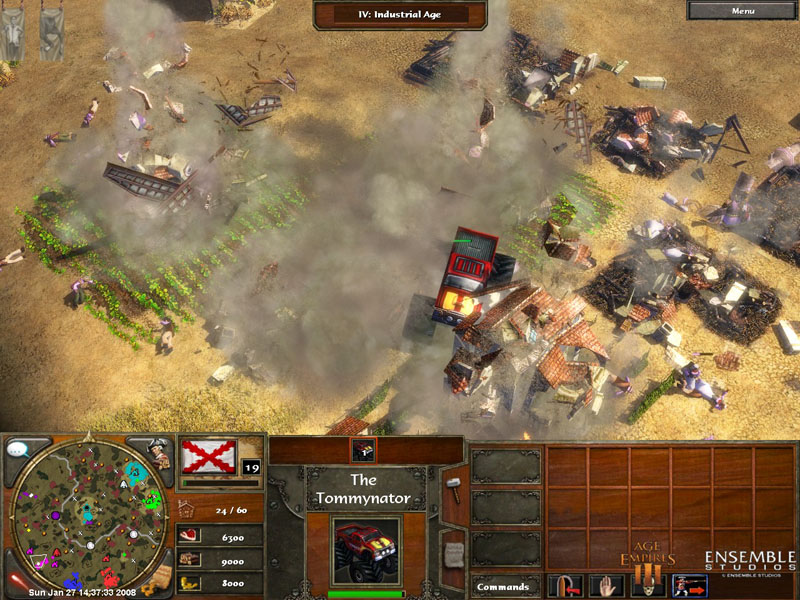Click the Commands label button
Screen dimensions: 800x600
click(x=502, y=586)
